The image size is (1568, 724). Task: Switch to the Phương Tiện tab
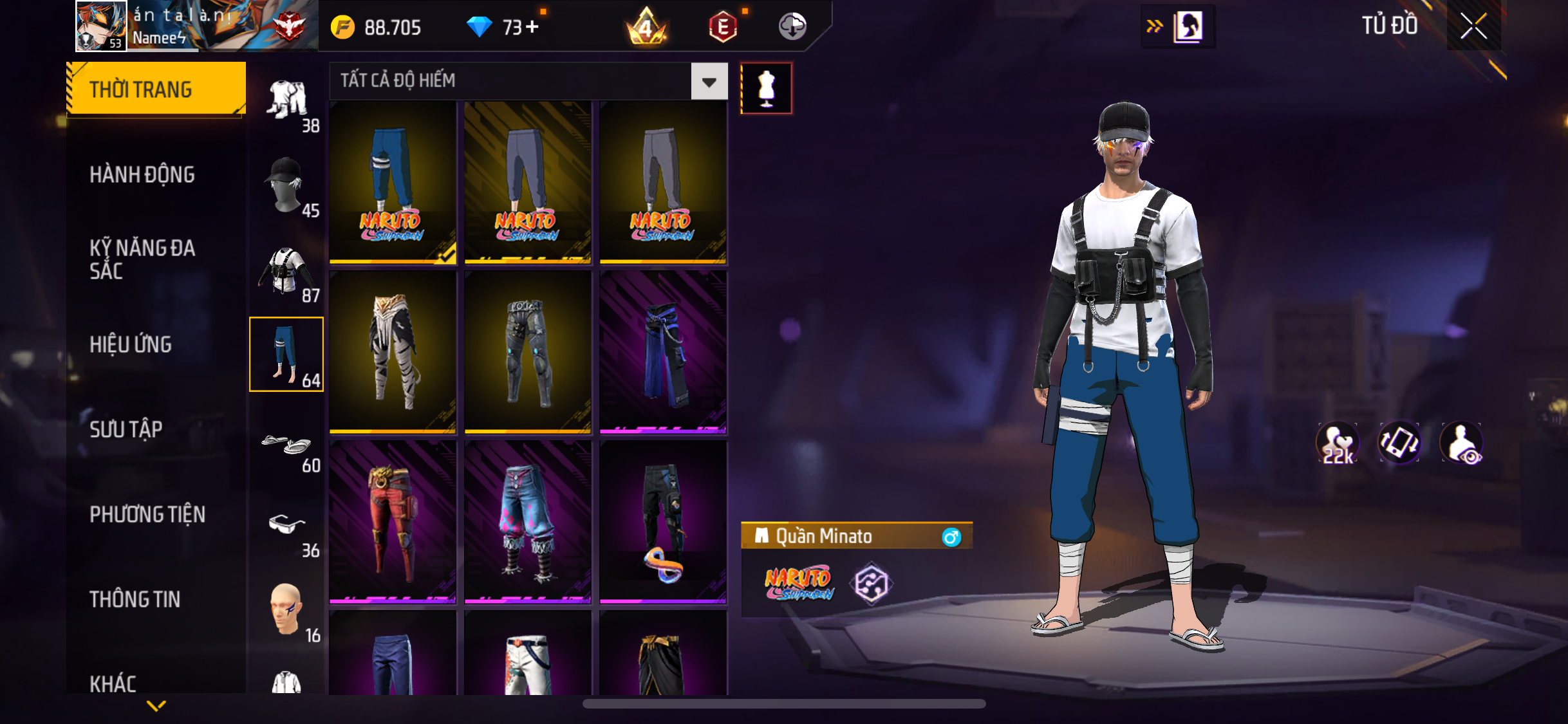click(147, 514)
